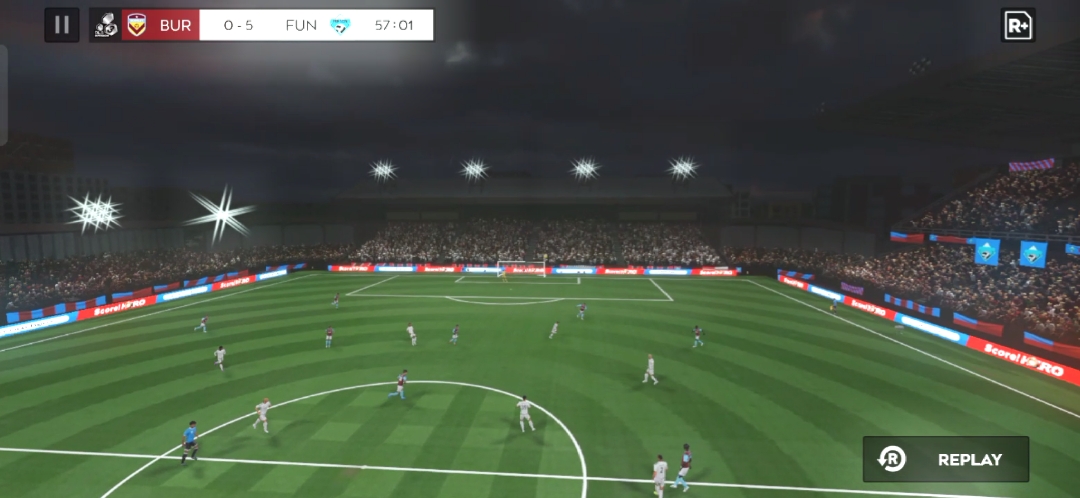Pause the match
Image resolution: width=1080 pixels, height=498 pixels.
62,25
